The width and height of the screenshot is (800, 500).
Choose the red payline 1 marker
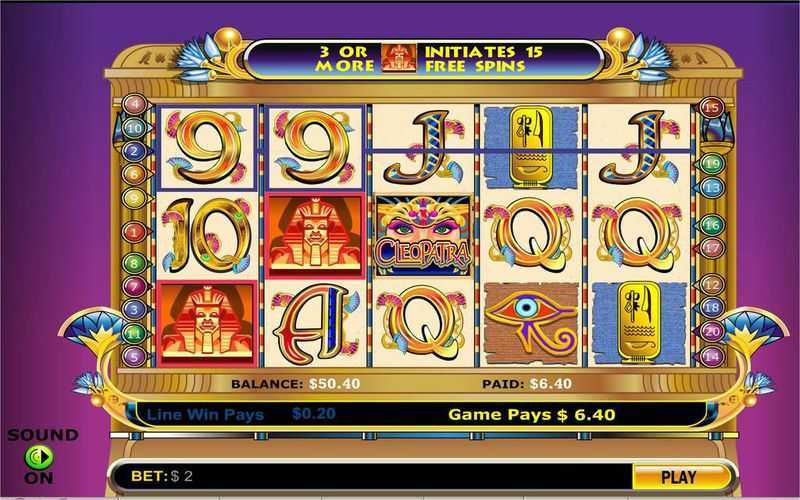[134, 231]
